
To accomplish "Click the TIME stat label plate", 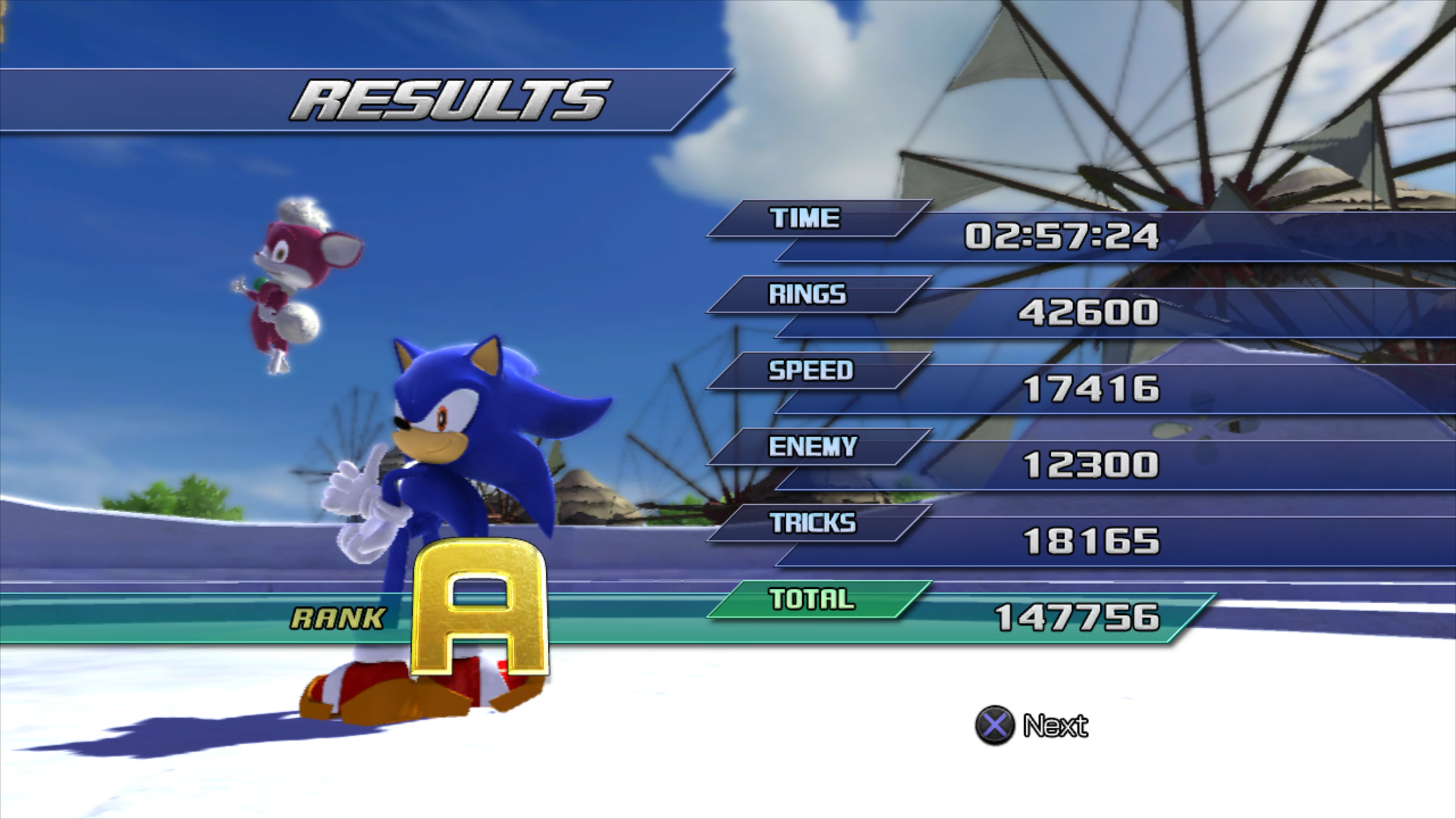I will [x=804, y=219].
